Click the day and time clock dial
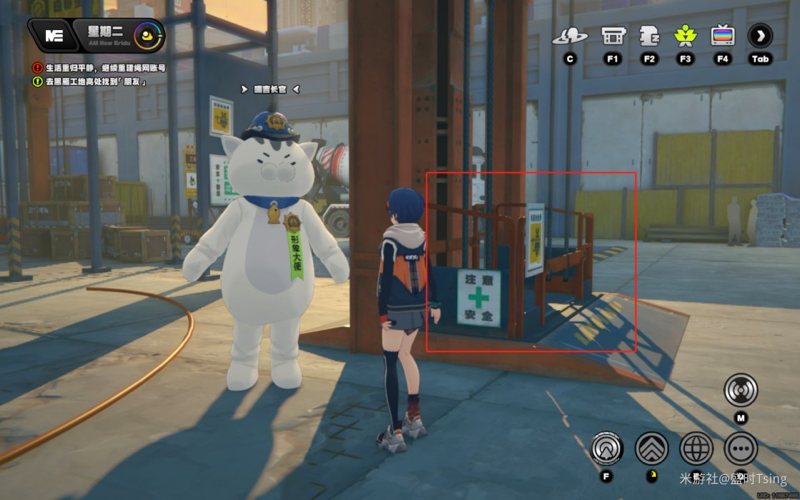This screenshot has width=800, height=500. tap(149, 36)
